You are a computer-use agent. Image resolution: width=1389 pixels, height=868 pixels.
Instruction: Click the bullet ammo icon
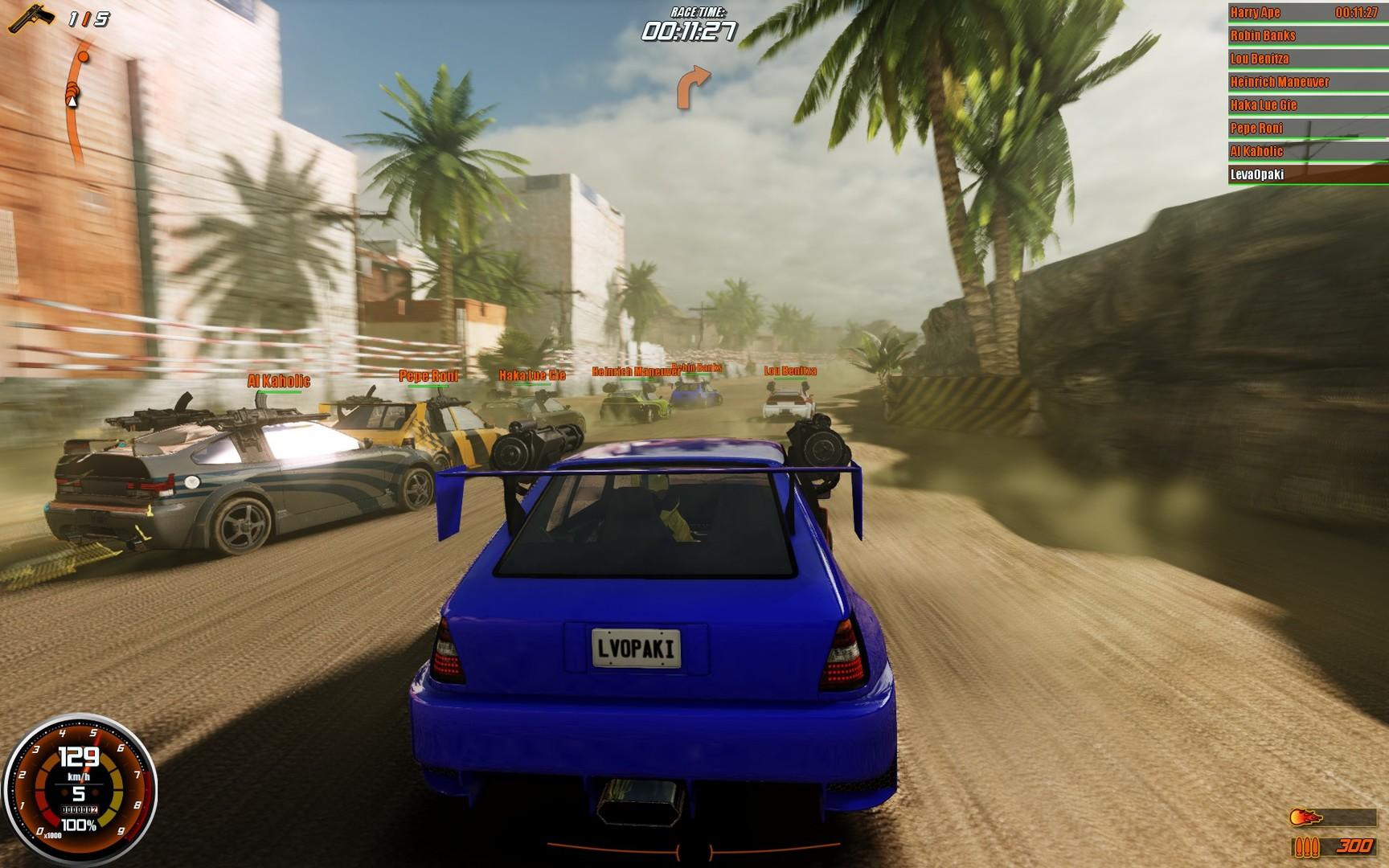(x=1306, y=845)
